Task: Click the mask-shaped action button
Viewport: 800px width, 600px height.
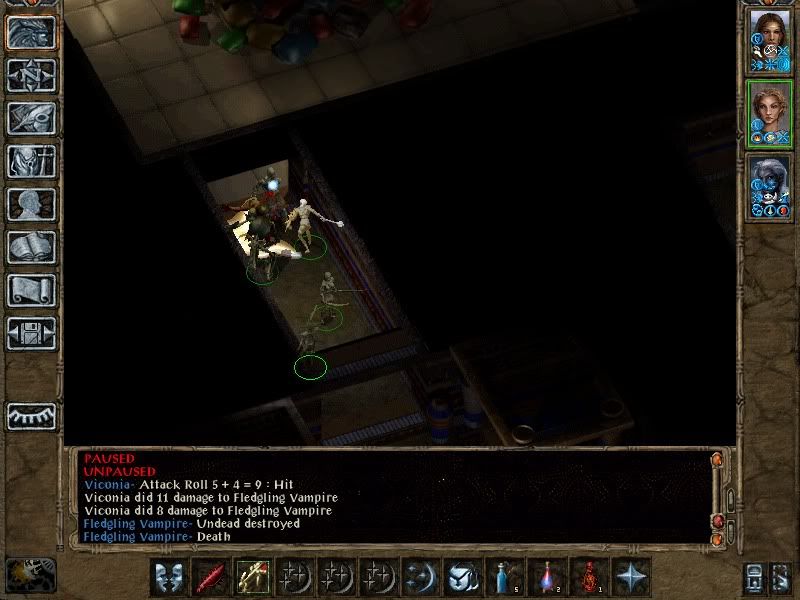Action: (x=171, y=577)
